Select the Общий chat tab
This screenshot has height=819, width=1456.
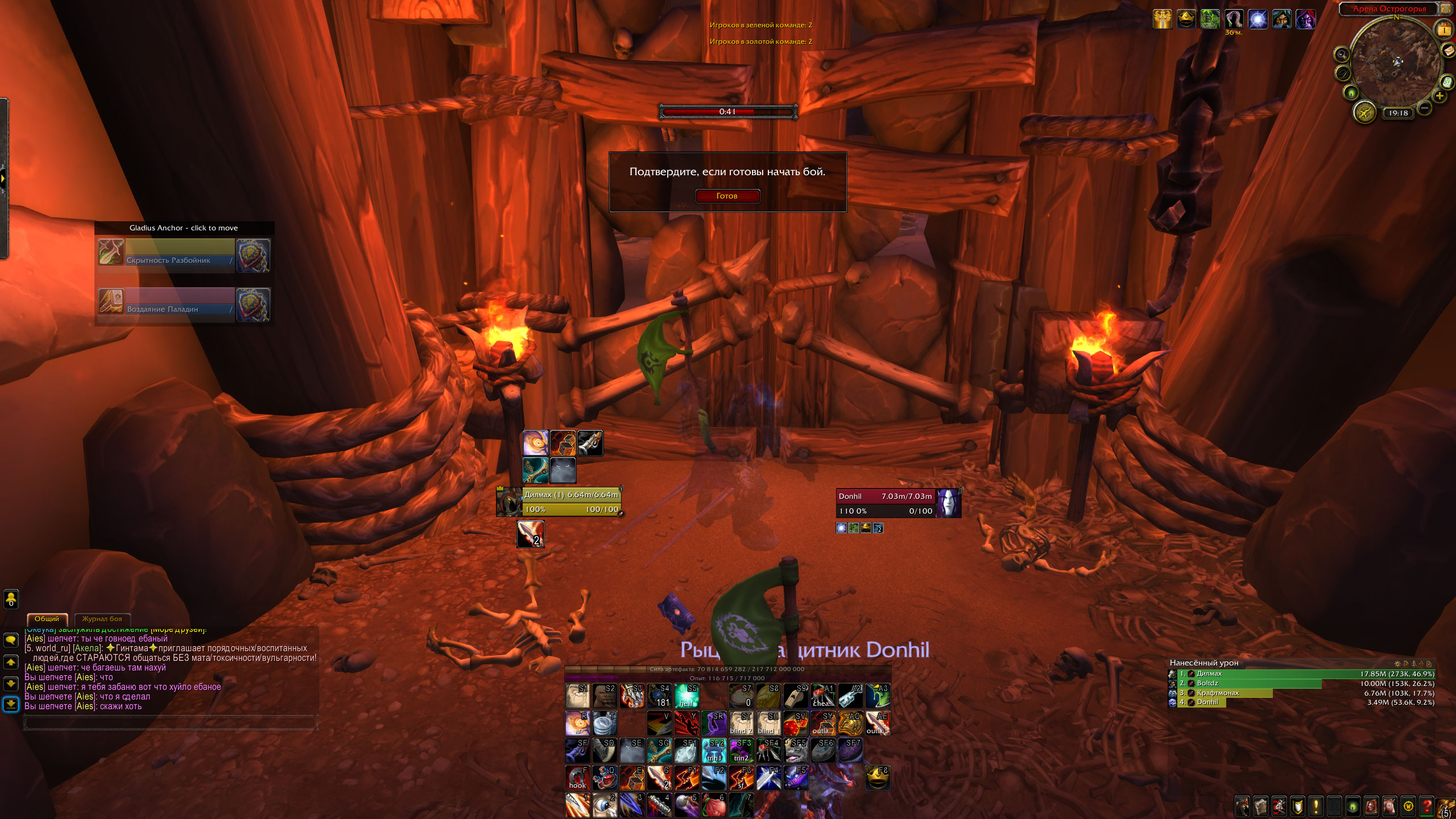(47, 619)
